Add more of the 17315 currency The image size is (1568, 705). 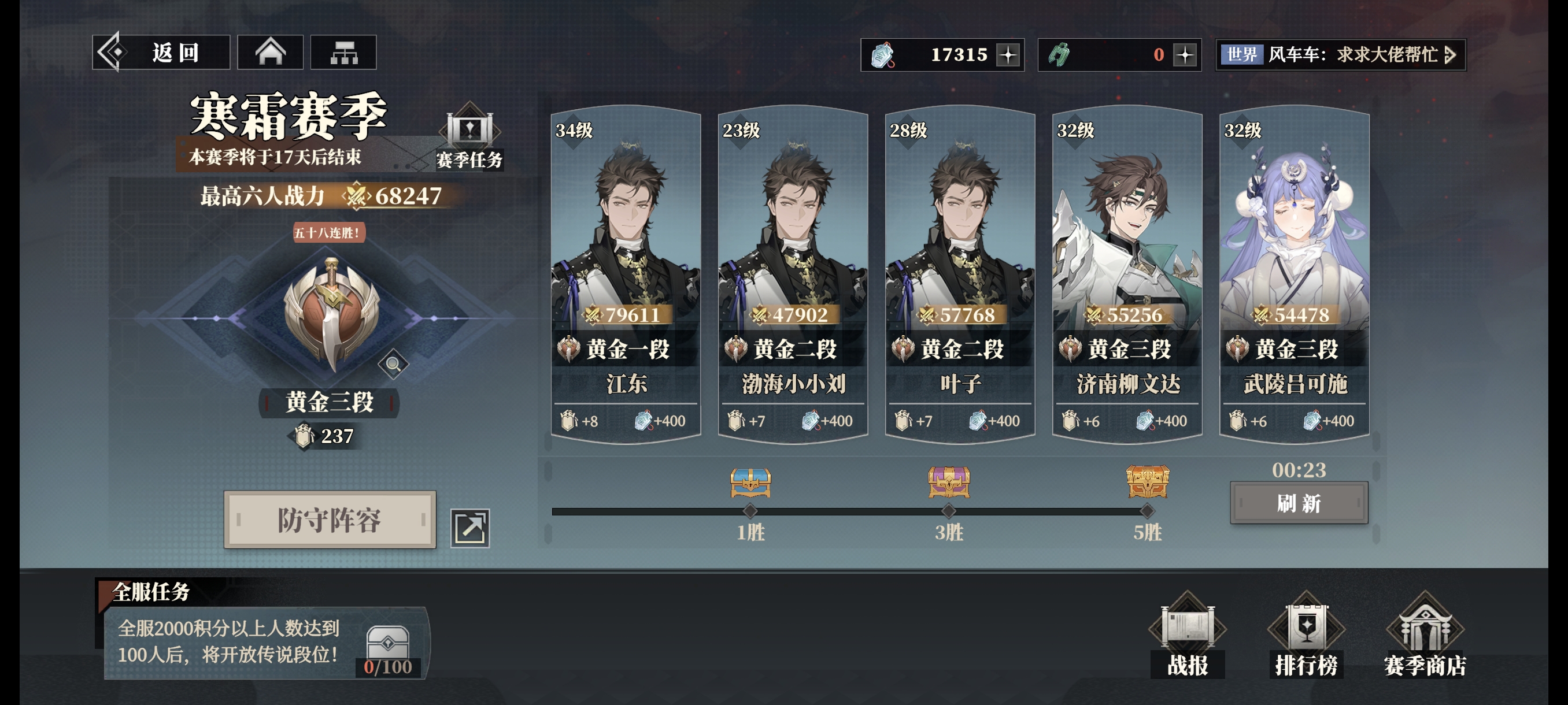point(1008,55)
